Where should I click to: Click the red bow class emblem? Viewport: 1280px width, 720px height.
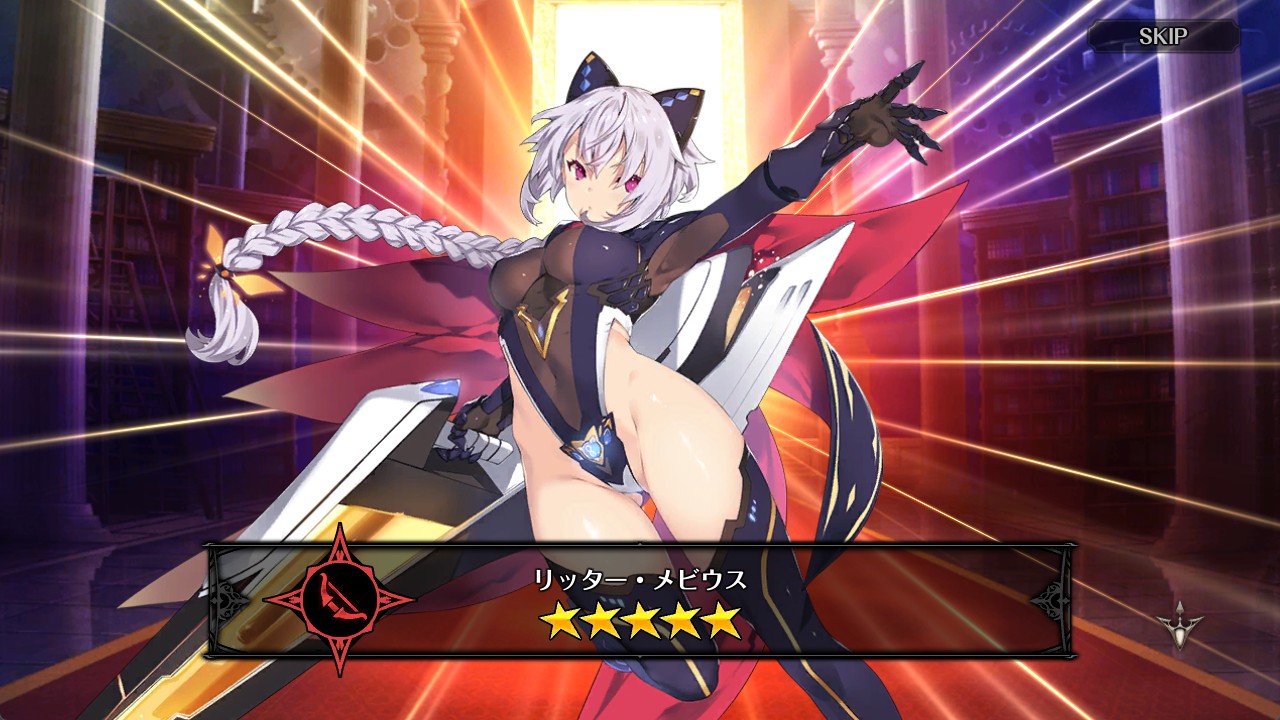(337, 600)
